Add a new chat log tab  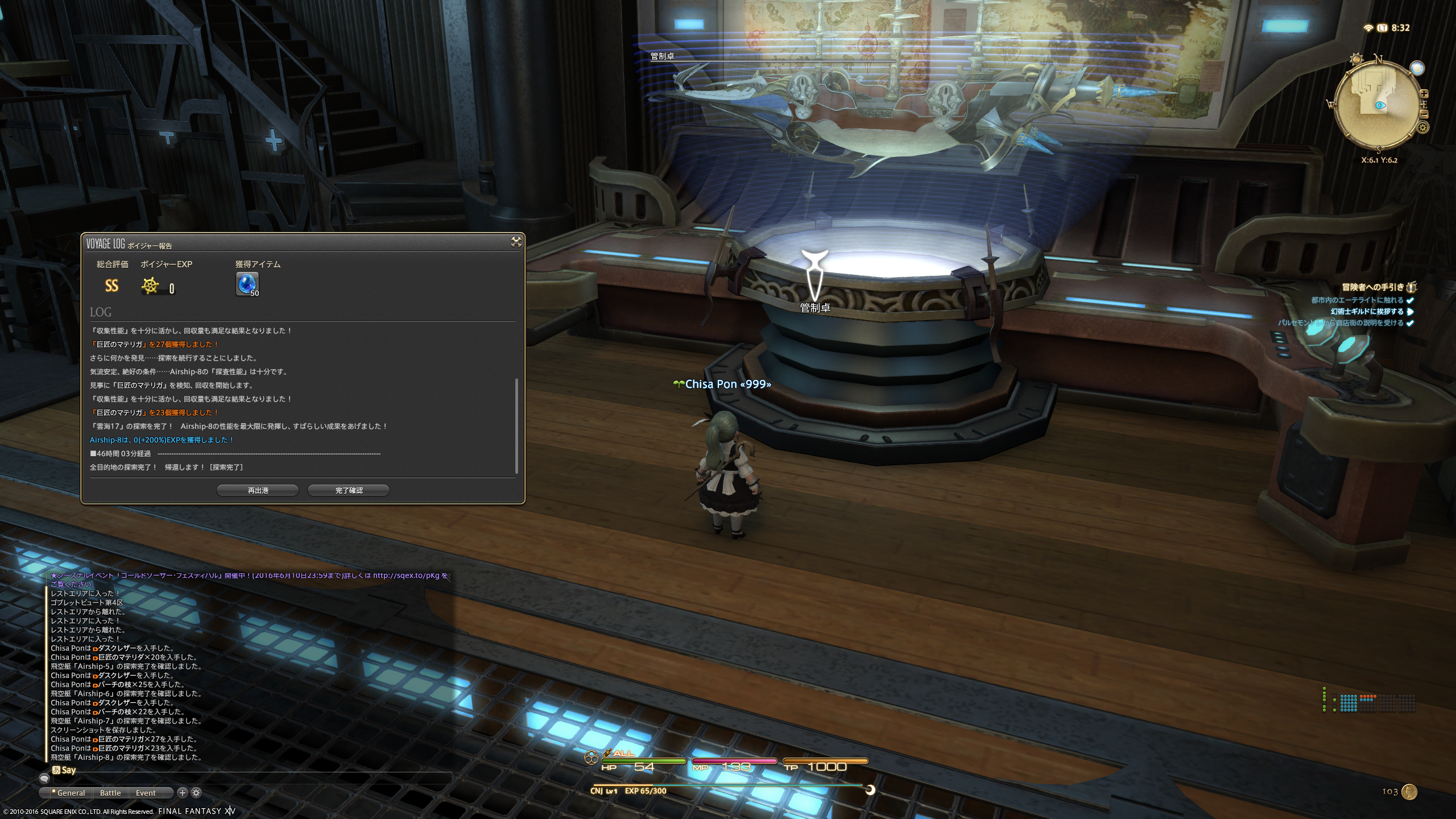click(183, 792)
